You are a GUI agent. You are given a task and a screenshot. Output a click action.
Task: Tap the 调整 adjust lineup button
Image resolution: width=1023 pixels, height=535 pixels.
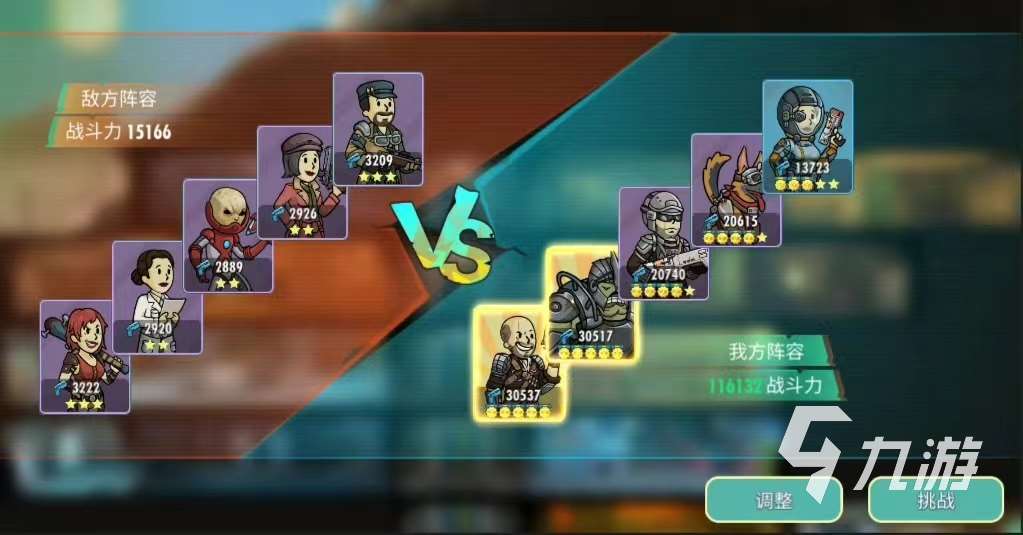tap(772, 500)
